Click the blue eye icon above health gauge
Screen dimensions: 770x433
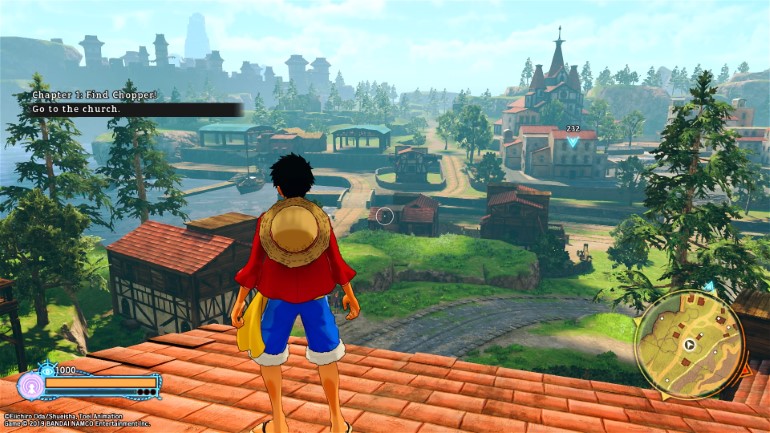[46, 369]
